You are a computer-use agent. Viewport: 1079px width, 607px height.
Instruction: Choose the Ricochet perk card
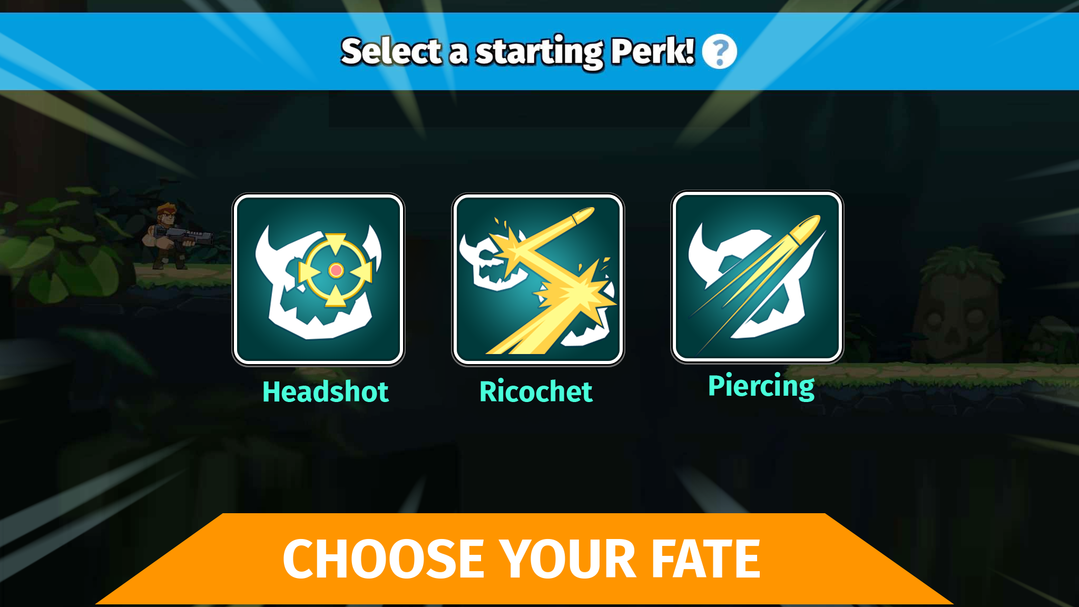[x=538, y=279]
